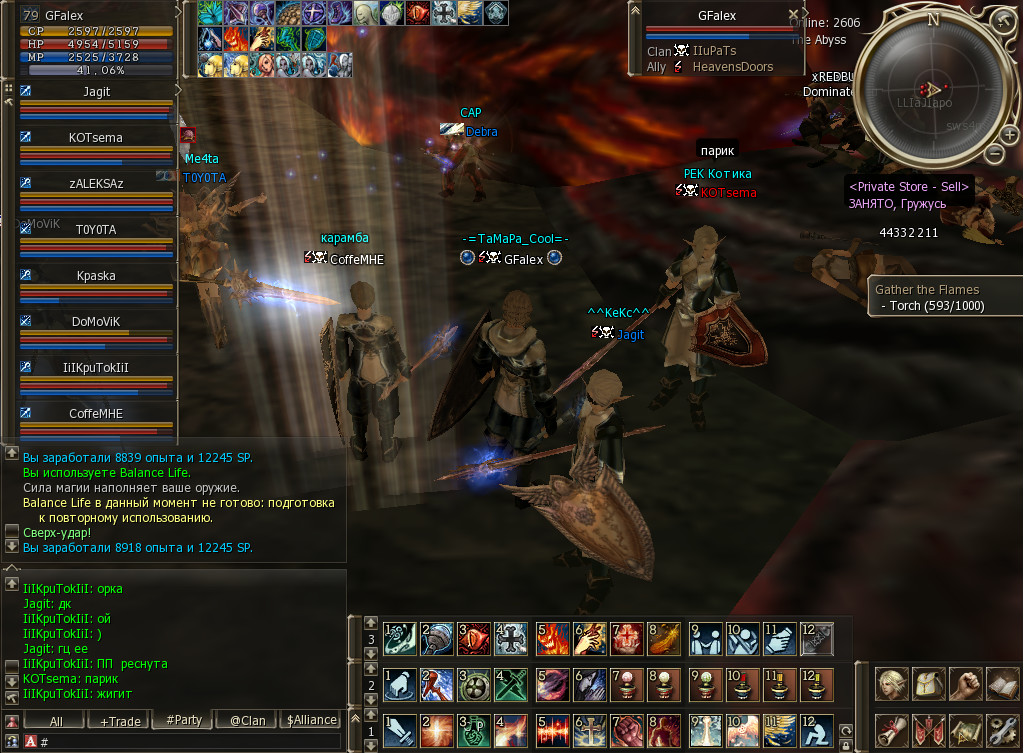Open the skills book icon
This screenshot has width=1024, height=753.
point(1001,684)
